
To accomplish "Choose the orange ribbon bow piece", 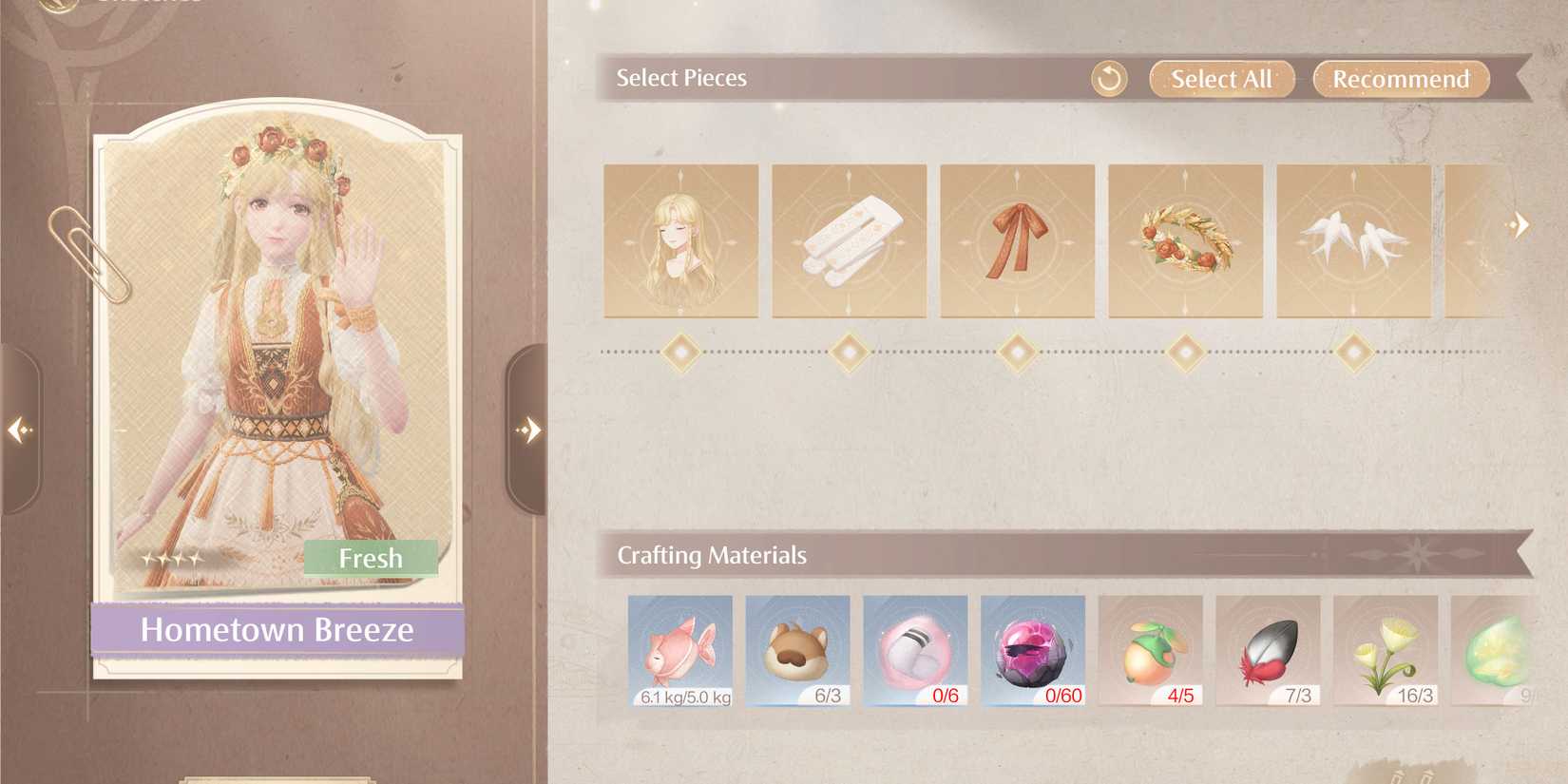I will (1018, 242).
